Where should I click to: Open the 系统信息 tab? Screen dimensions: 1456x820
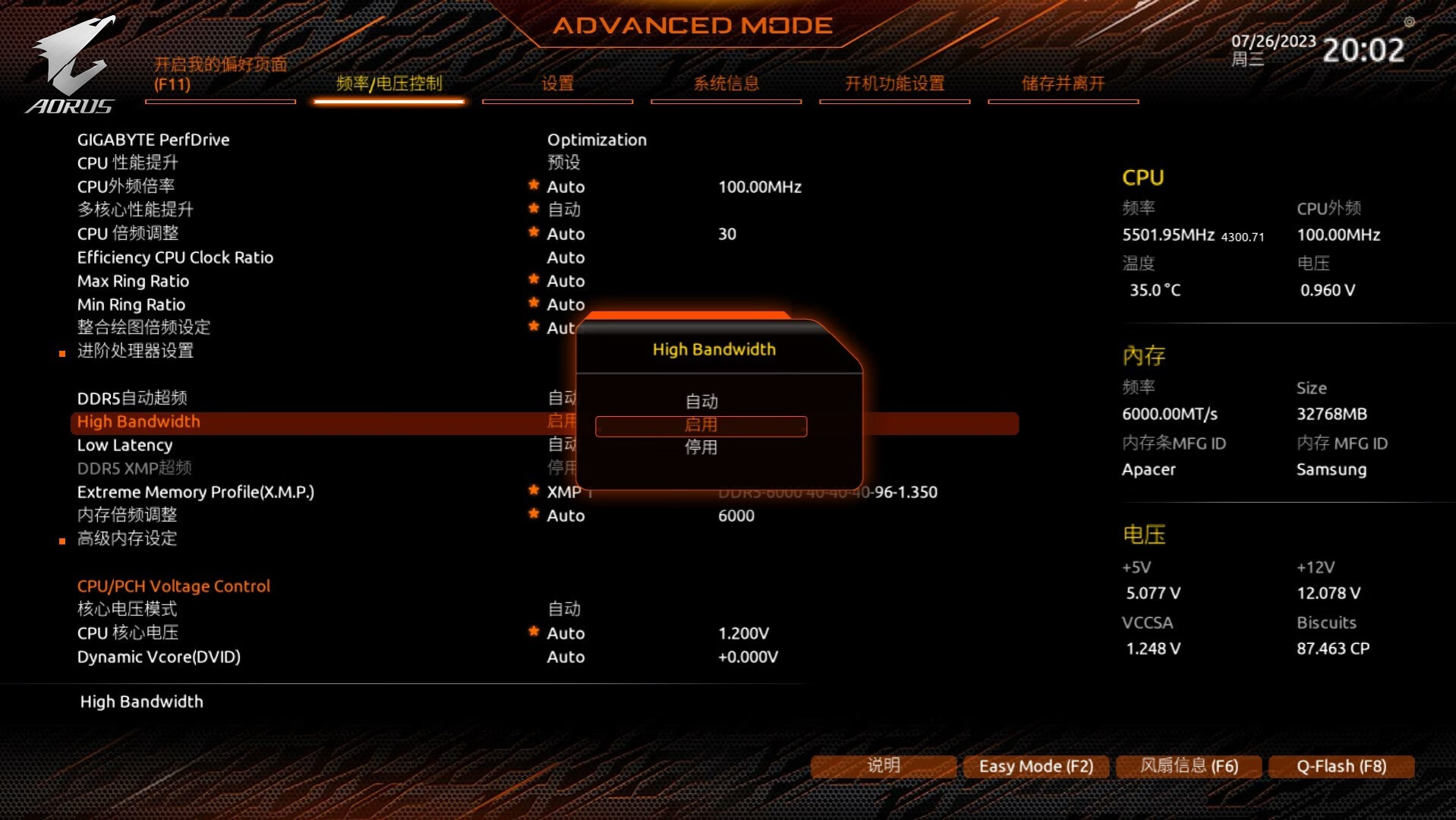click(726, 84)
